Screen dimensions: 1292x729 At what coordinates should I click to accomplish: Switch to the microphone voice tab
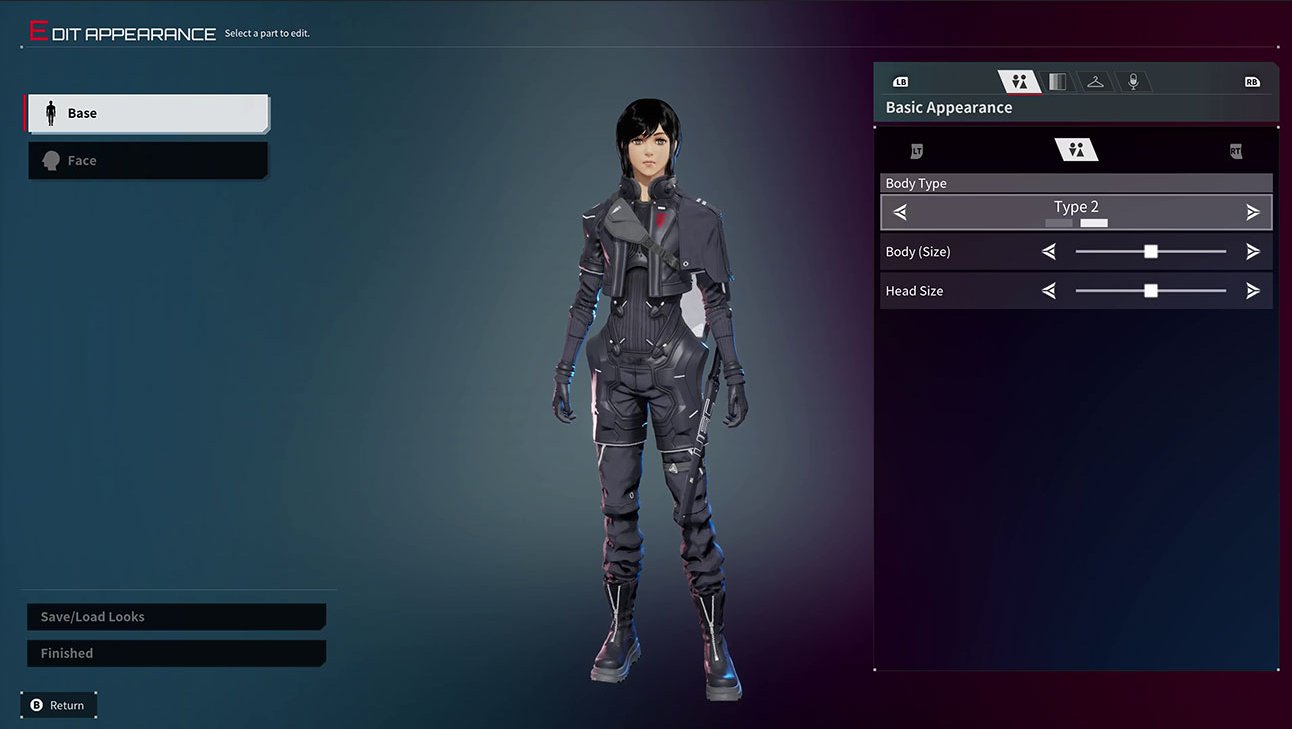point(1133,82)
